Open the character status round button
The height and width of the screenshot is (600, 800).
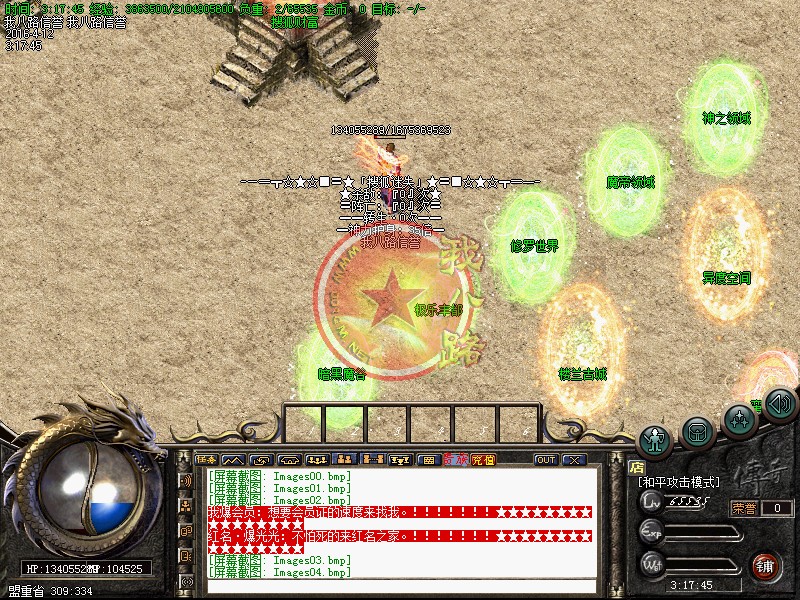[x=656, y=440]
